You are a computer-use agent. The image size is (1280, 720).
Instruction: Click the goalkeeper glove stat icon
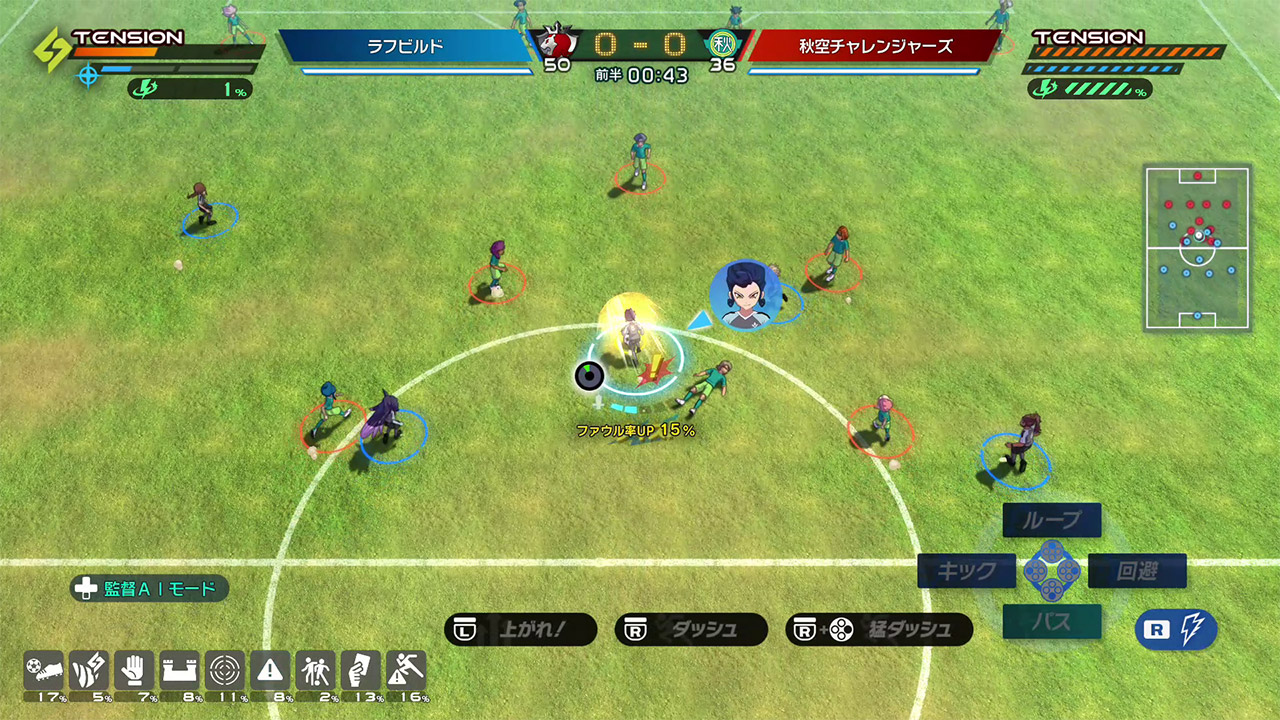(134, 671)
